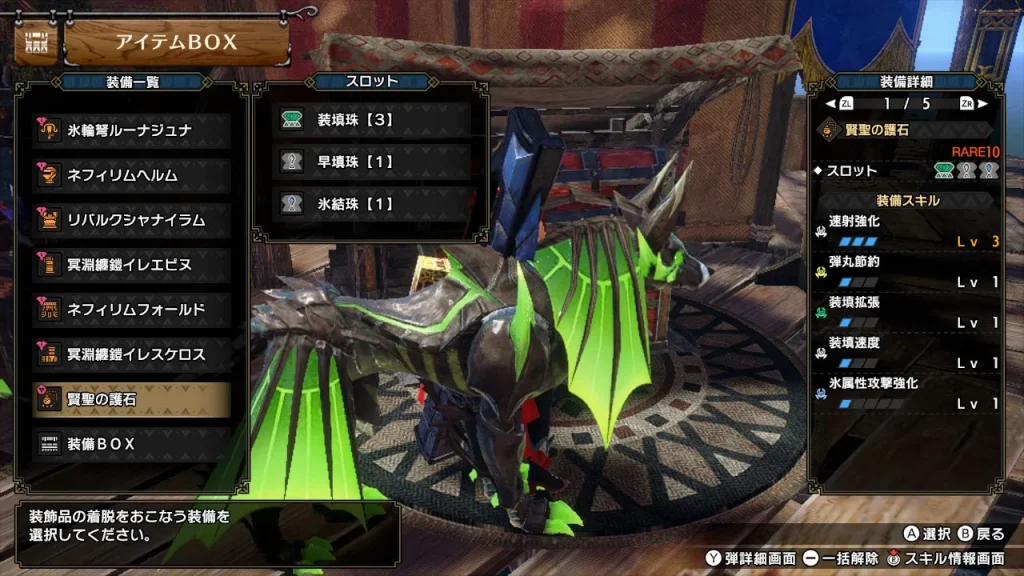This screenshot has width=1024, height=576.
Task: Choose ネフィリムヘルム helmet entry
Action: 131,176
